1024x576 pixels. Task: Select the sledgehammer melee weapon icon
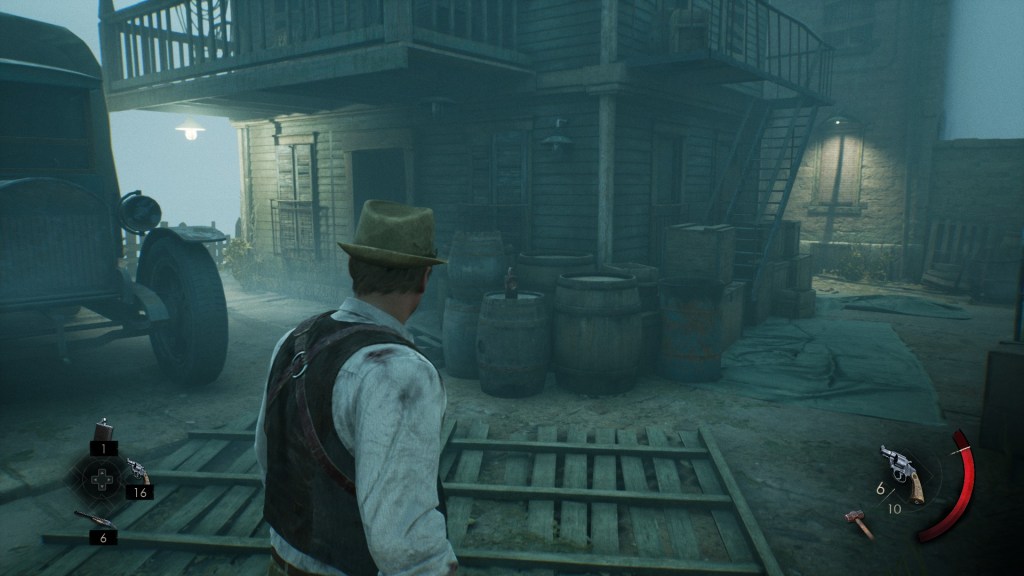(x=857, y=521)
